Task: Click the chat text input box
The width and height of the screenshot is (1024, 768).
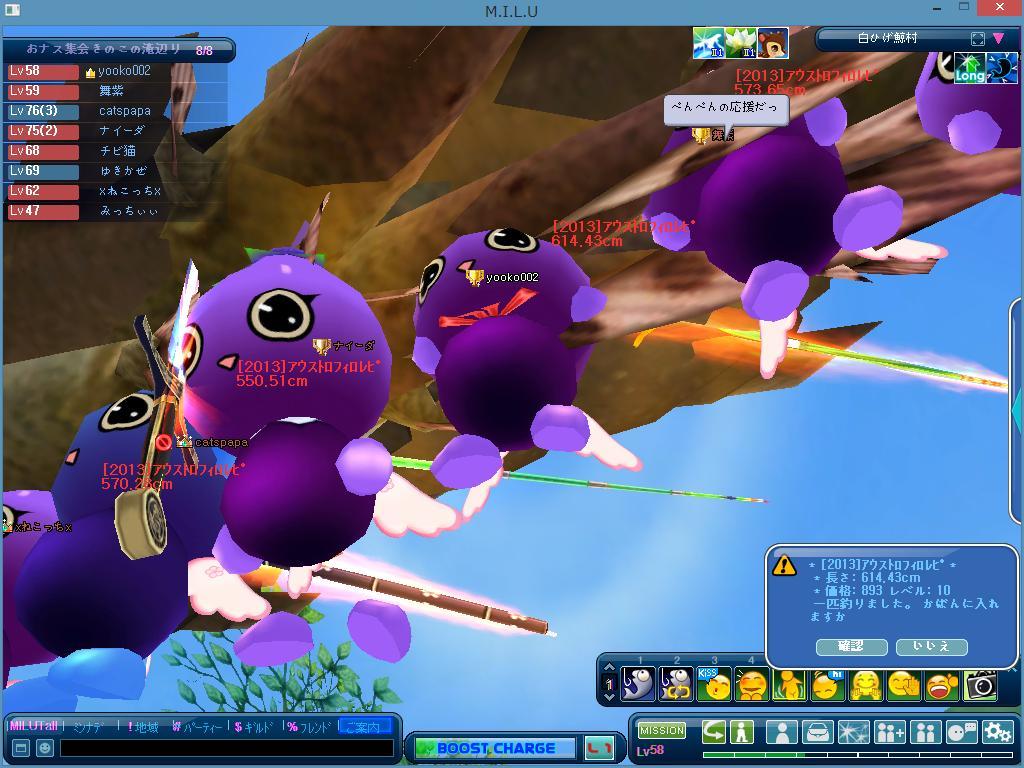Action: [227, 747]
